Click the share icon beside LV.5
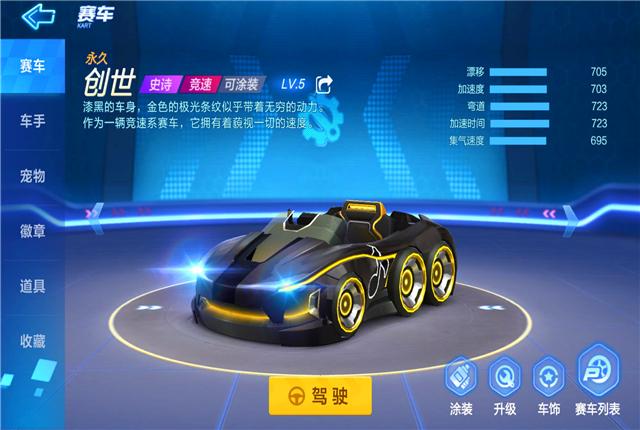The width and height of the screenshot is (640, 430). click(324, 83)
